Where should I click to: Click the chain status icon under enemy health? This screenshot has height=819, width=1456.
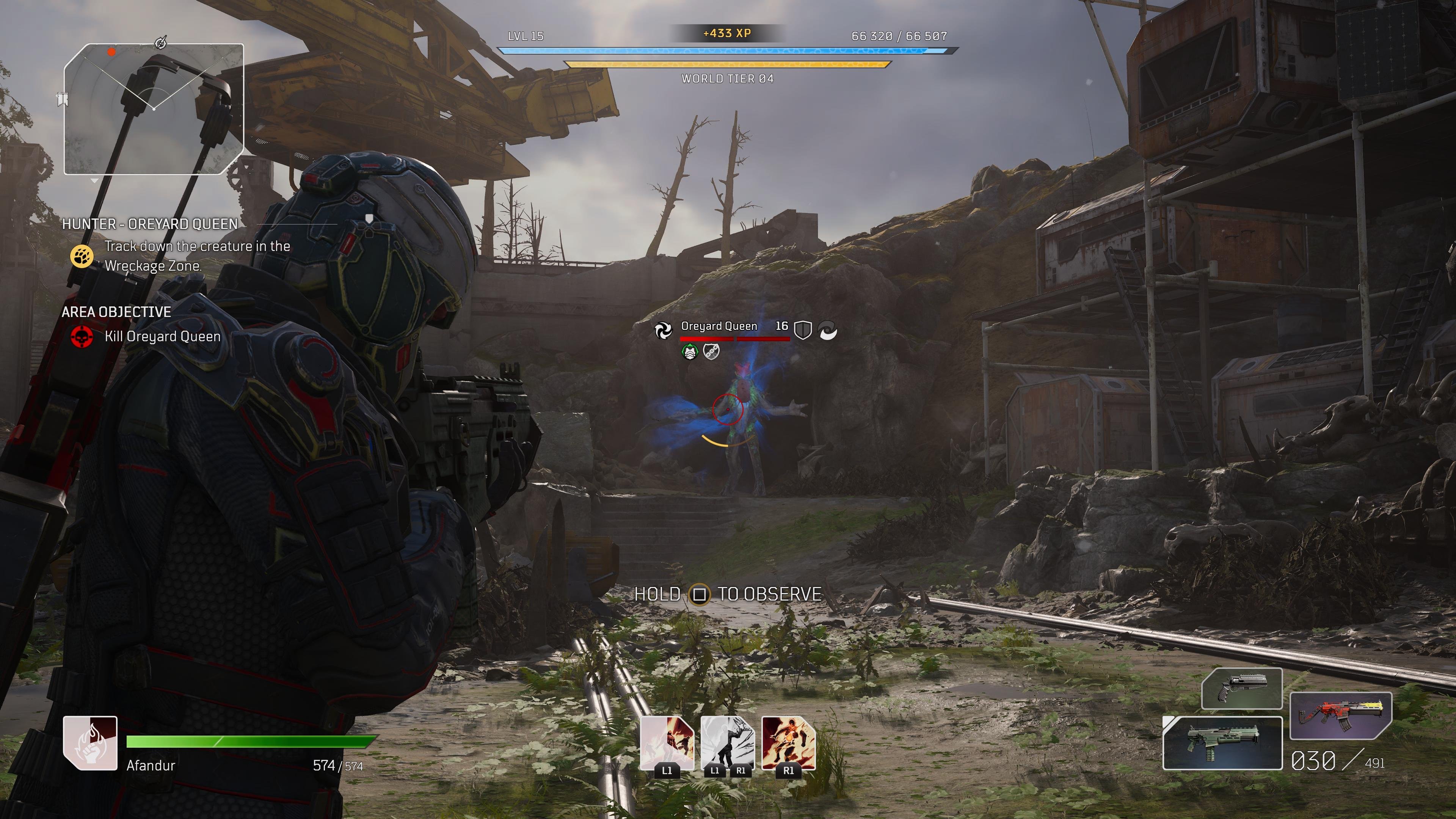(711, 352)
